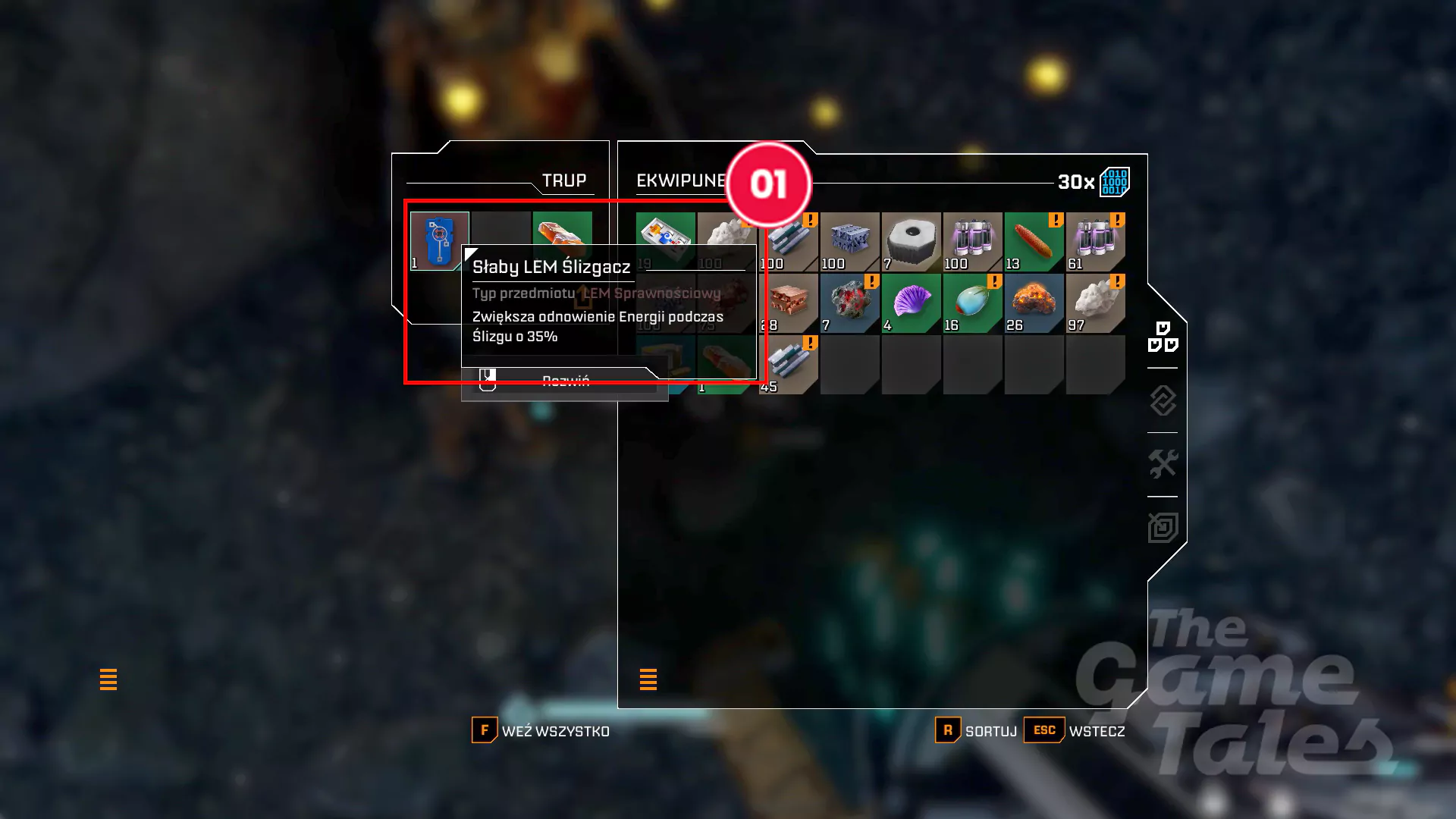The width and height of the screenshot is (1456, 819).
Task: Click the white hexagonal nut stack
Action: (x=911, y=242)
